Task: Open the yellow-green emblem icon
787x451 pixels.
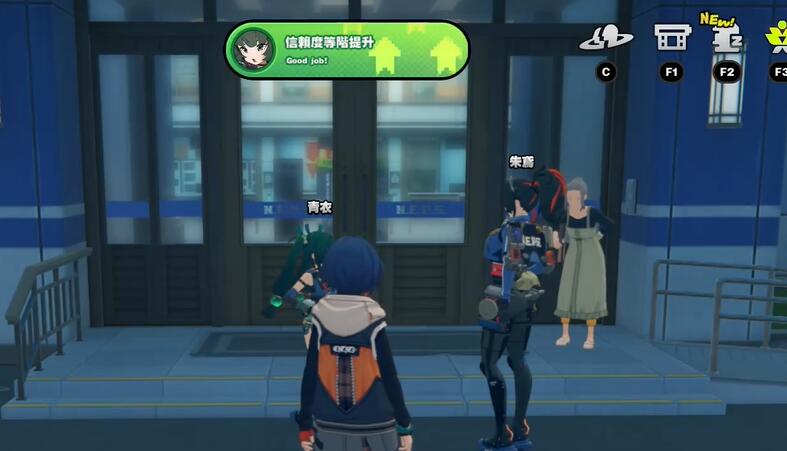Action: tap(777, 38)
